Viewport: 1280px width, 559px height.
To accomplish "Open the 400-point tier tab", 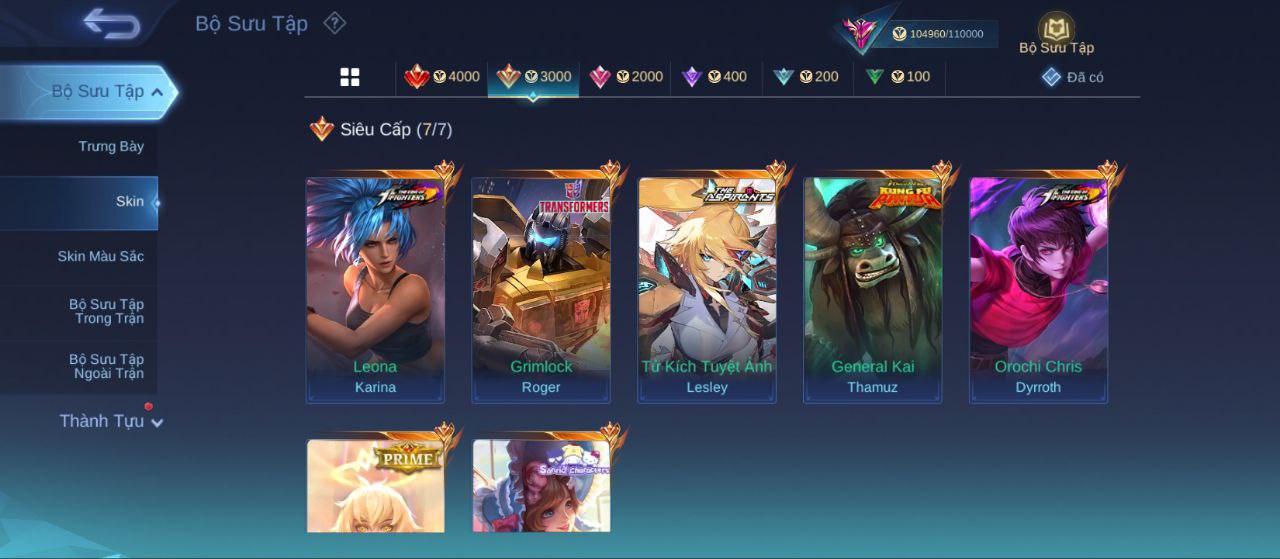I will click(x=714, y=77).
